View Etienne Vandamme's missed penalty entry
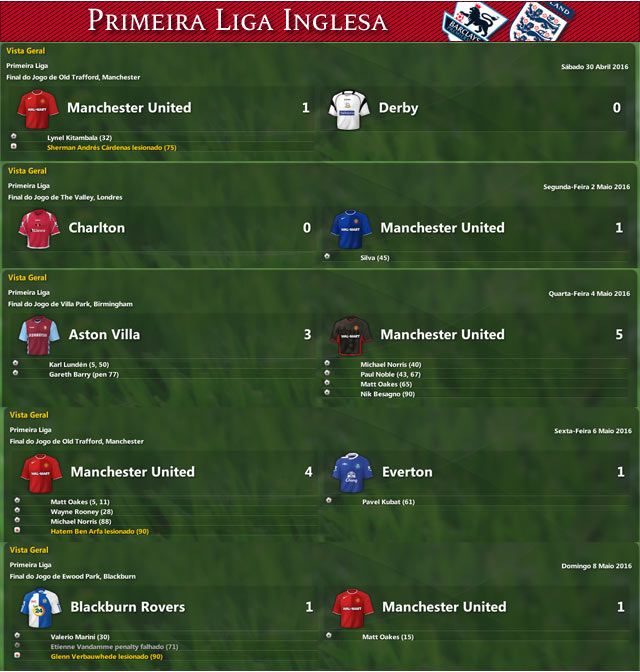This screenshot has width=640, height=672. pyautogui.click(x=113, y=646)
